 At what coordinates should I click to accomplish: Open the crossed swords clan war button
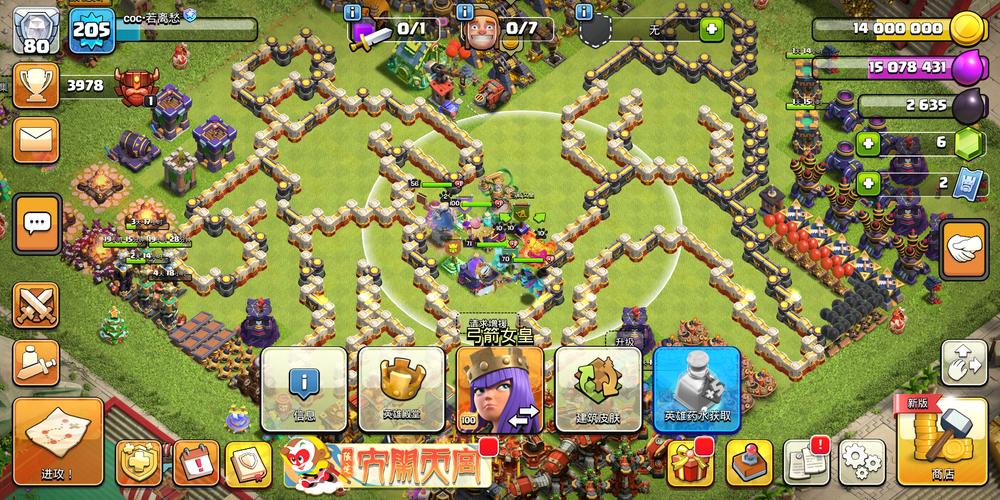(x=37, y=305)
